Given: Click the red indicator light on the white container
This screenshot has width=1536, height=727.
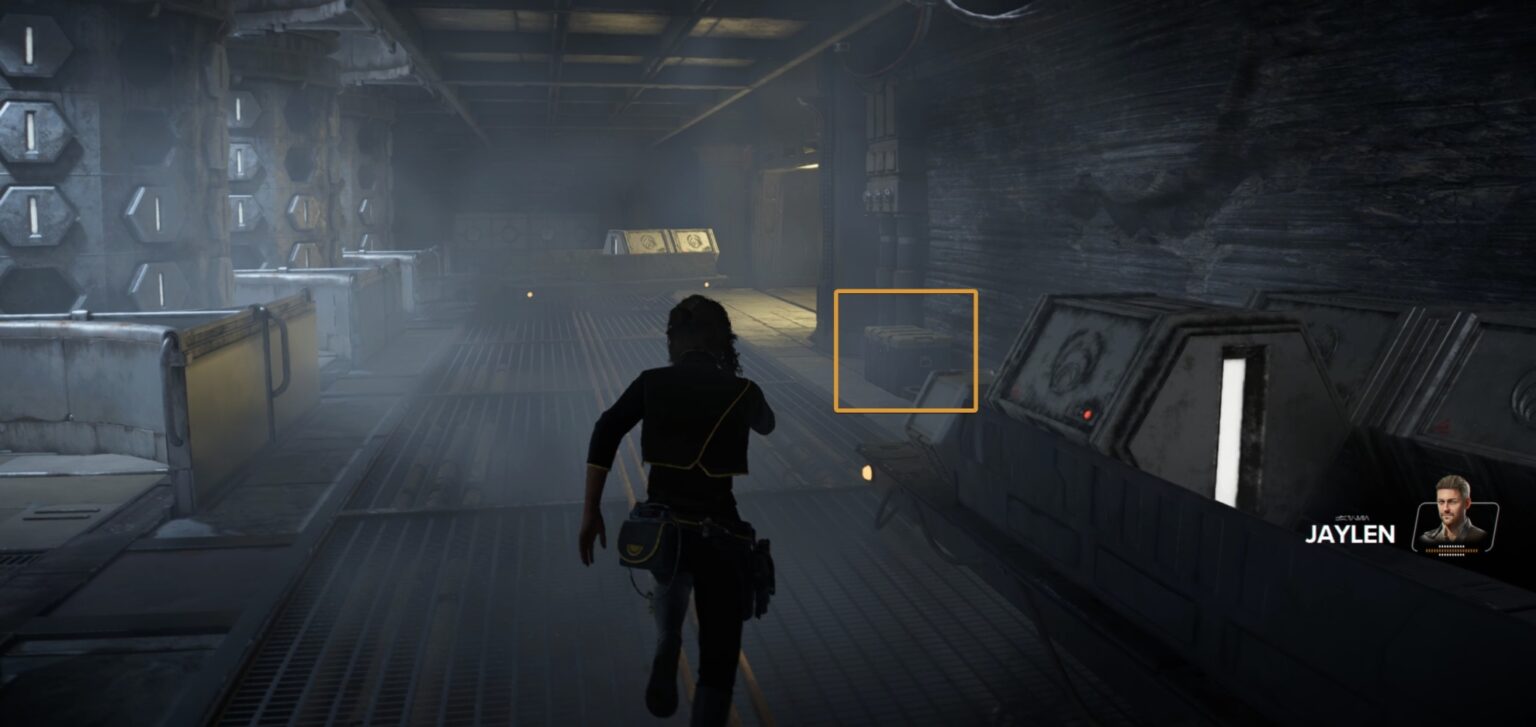Looking at the screenshot, I should [1087, 414].
